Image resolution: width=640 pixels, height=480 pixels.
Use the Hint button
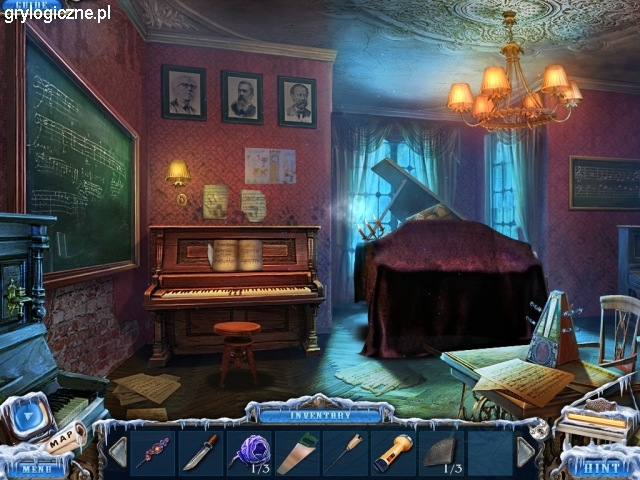[601, 466]
